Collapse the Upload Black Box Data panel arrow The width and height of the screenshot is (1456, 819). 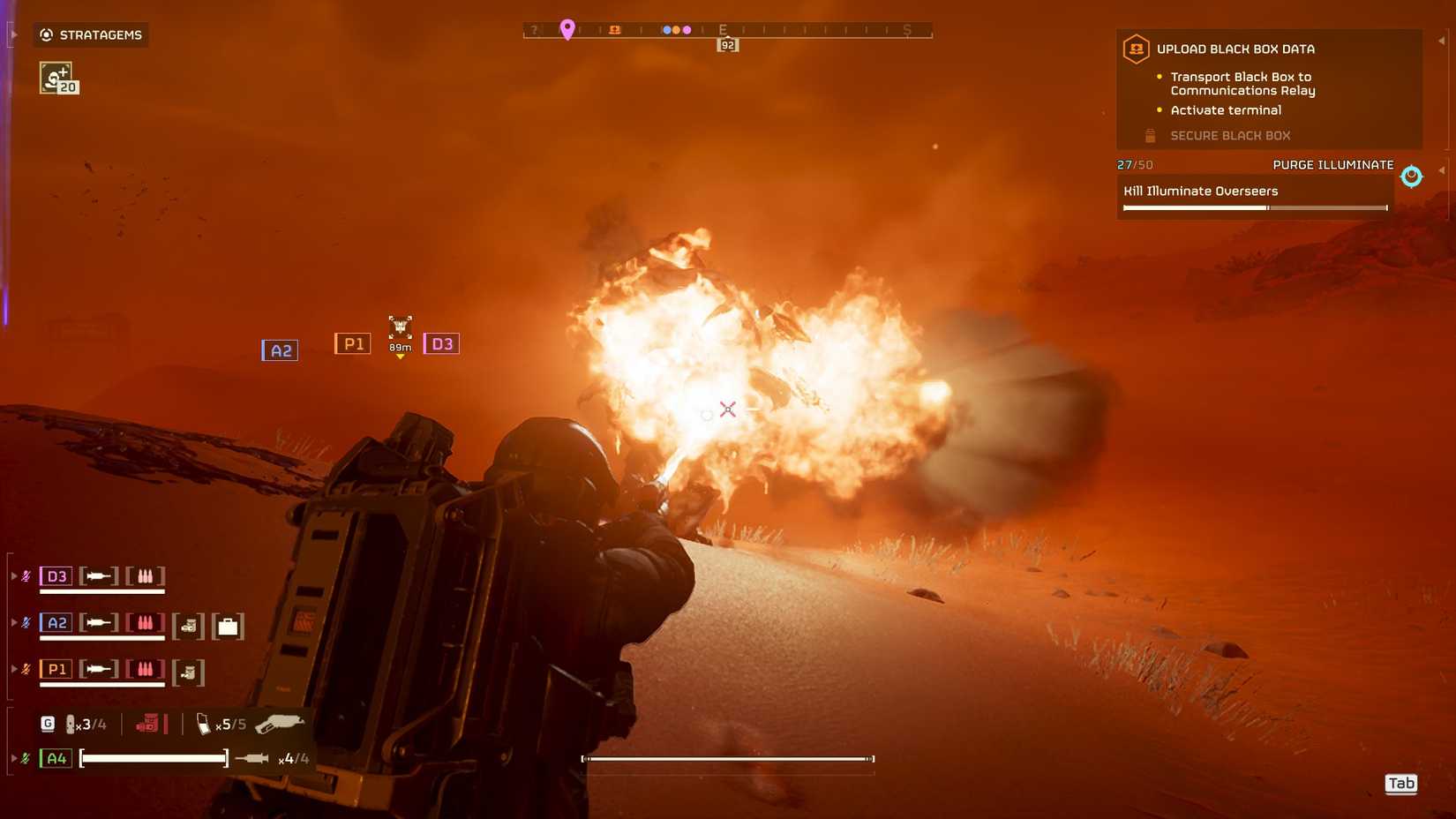tap(1442, 41)
